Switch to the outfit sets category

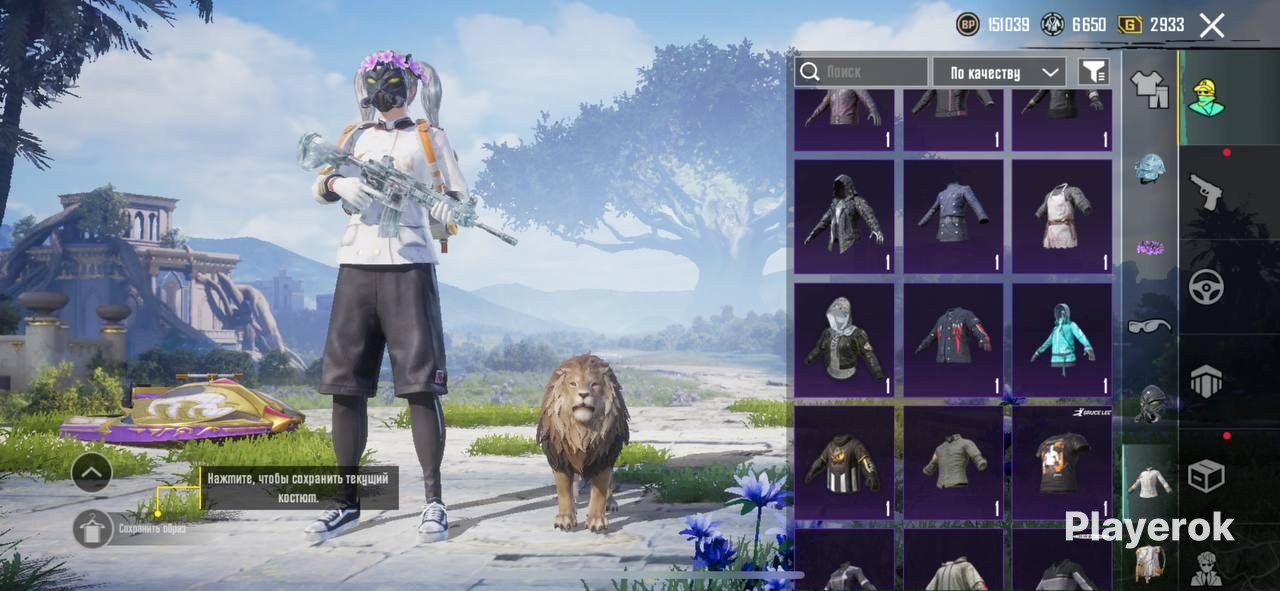pyautogui.click(x=1149, y=89)
